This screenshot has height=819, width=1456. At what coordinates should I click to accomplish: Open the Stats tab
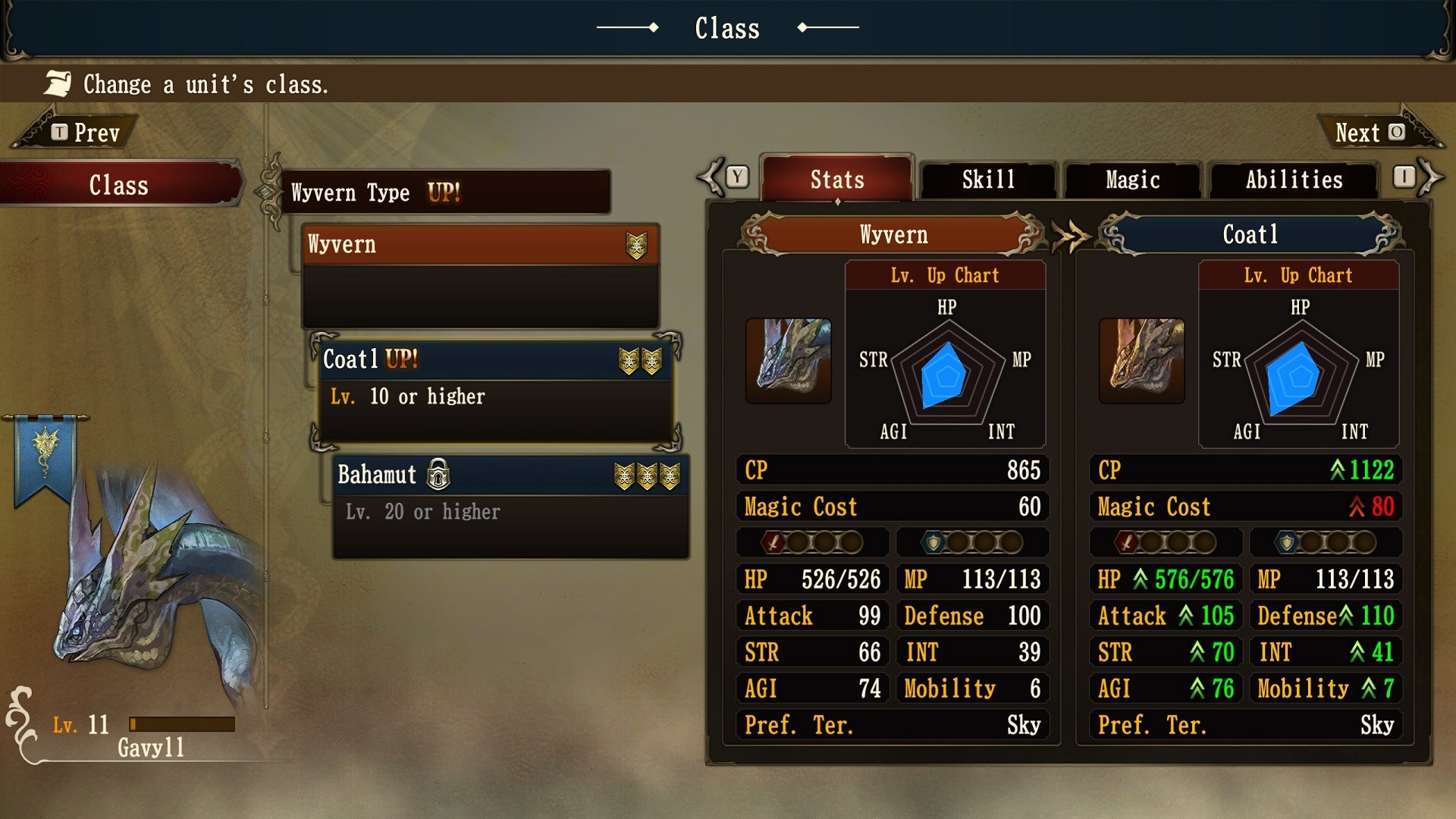836,180
